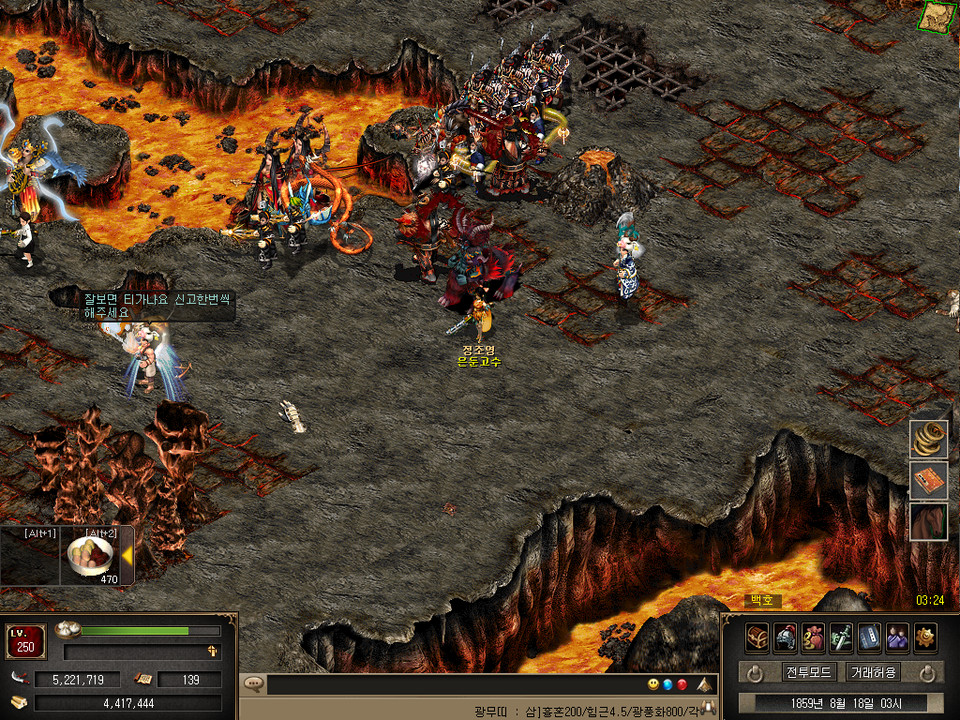Click the LV. 250 level badge

[25, 641]
